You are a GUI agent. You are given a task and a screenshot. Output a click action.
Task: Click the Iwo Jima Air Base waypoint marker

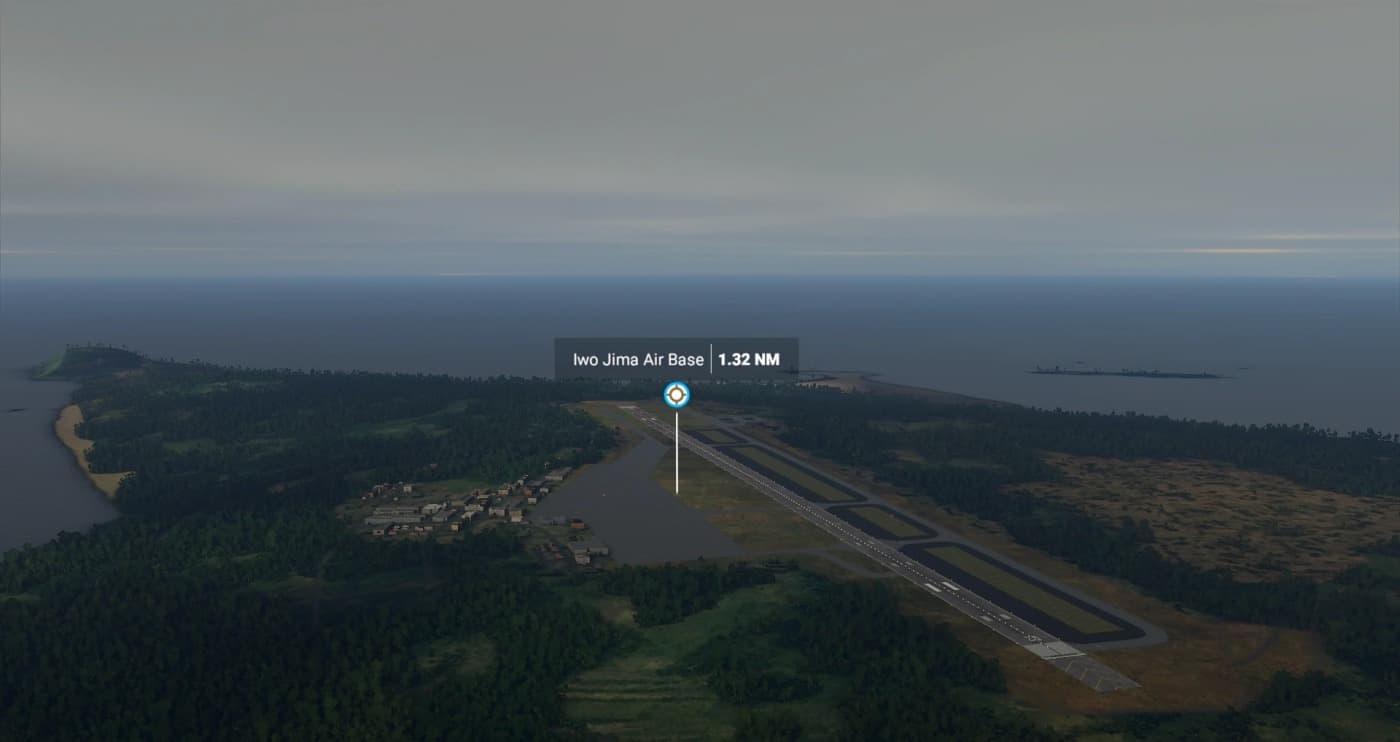click(677, 395)
